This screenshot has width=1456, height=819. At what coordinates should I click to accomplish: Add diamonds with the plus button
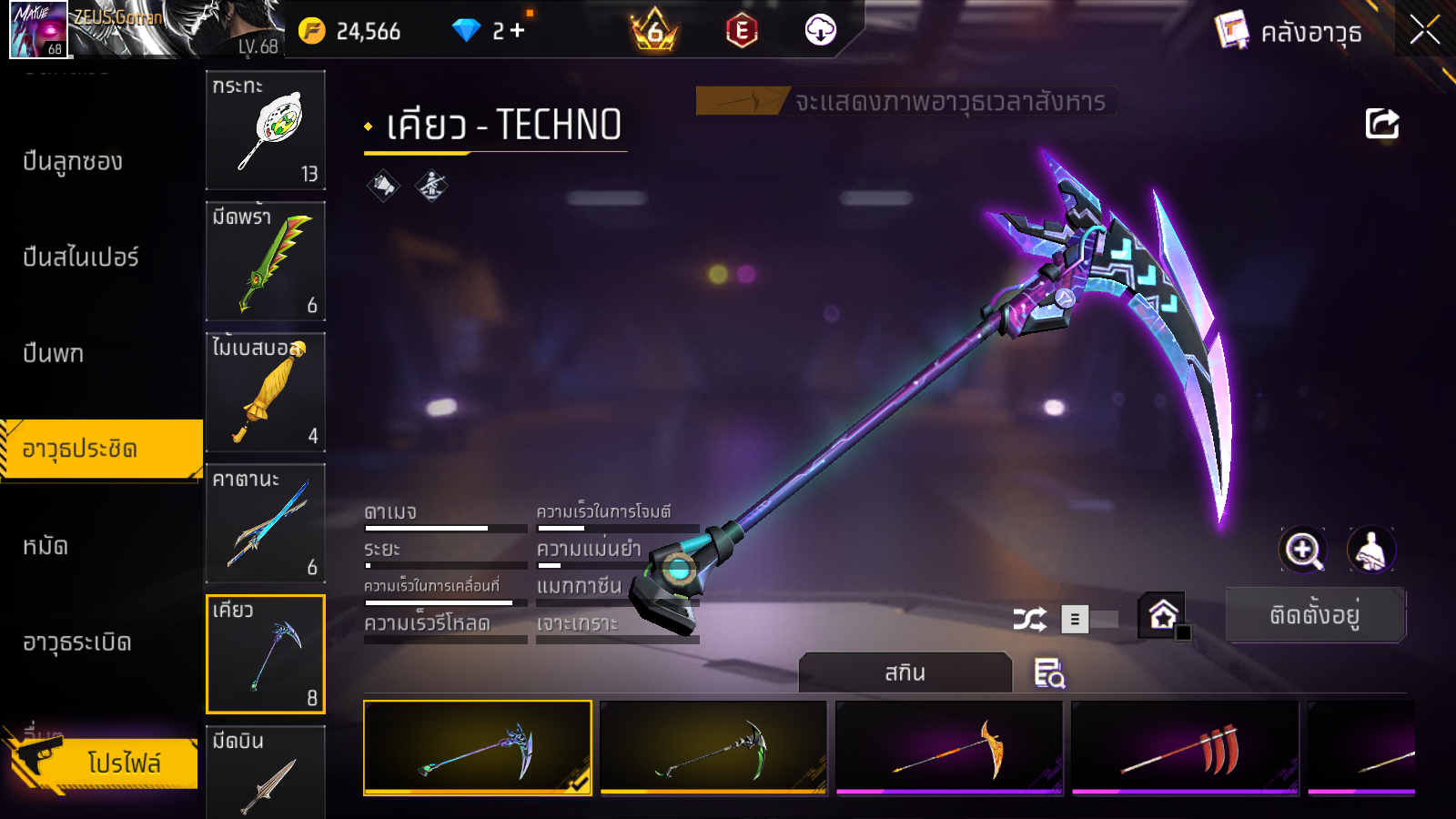(x=518, y=31)
